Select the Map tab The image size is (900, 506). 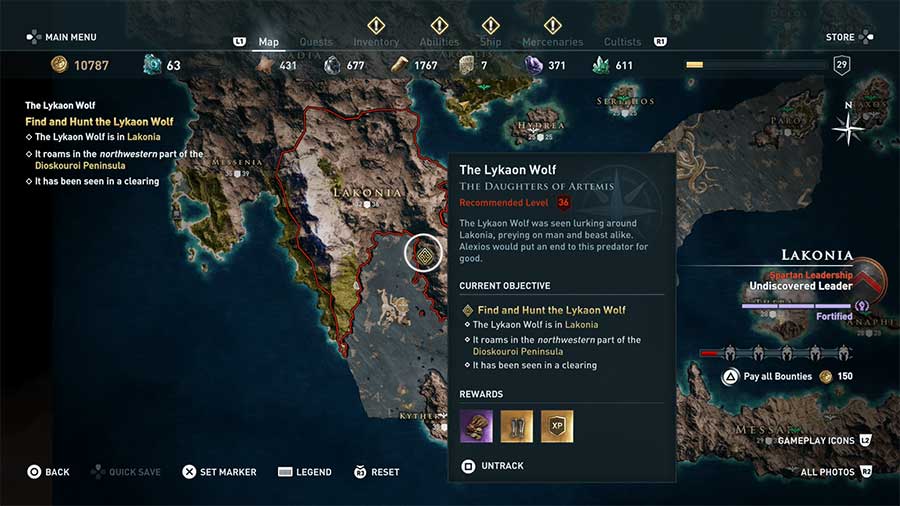click(x=269, y=42)
